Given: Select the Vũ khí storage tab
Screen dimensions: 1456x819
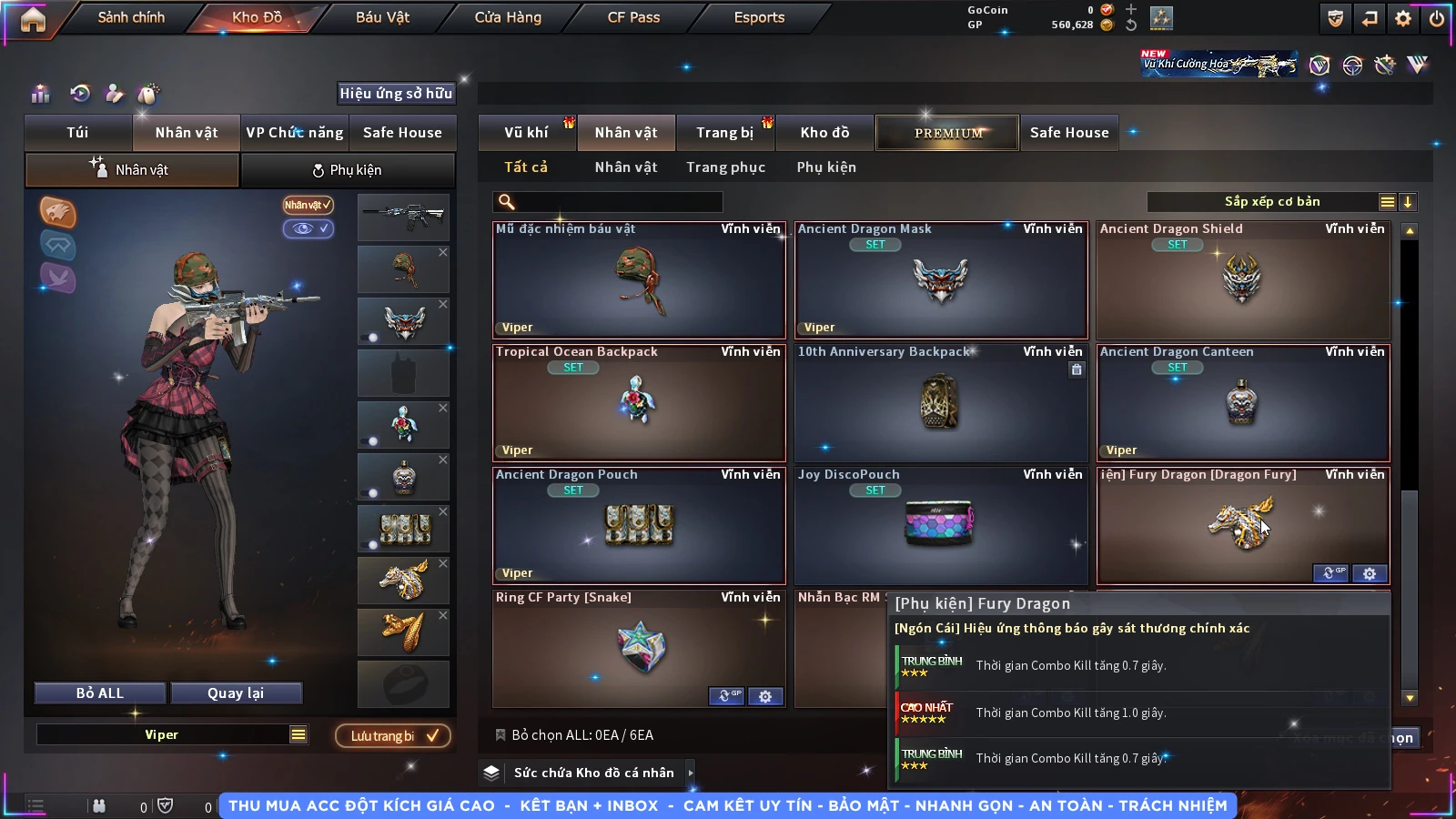Looking at the screenshot, I should point(526,133).
